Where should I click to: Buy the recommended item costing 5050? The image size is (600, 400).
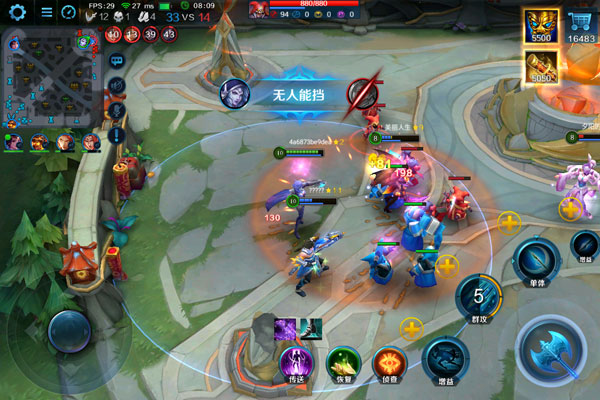[541, 67]
